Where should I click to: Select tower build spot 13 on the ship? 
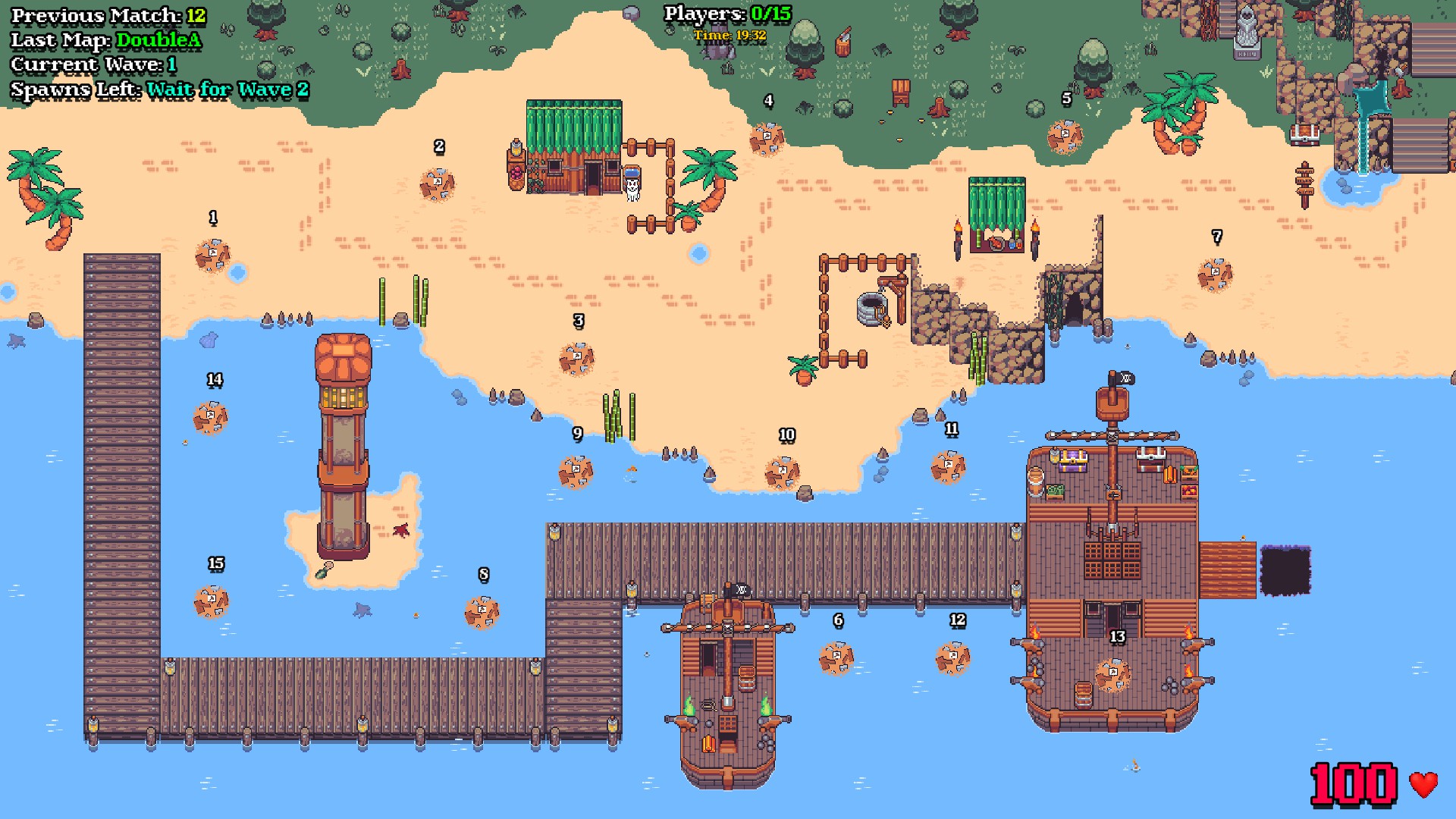click(x=1112, y=674)
